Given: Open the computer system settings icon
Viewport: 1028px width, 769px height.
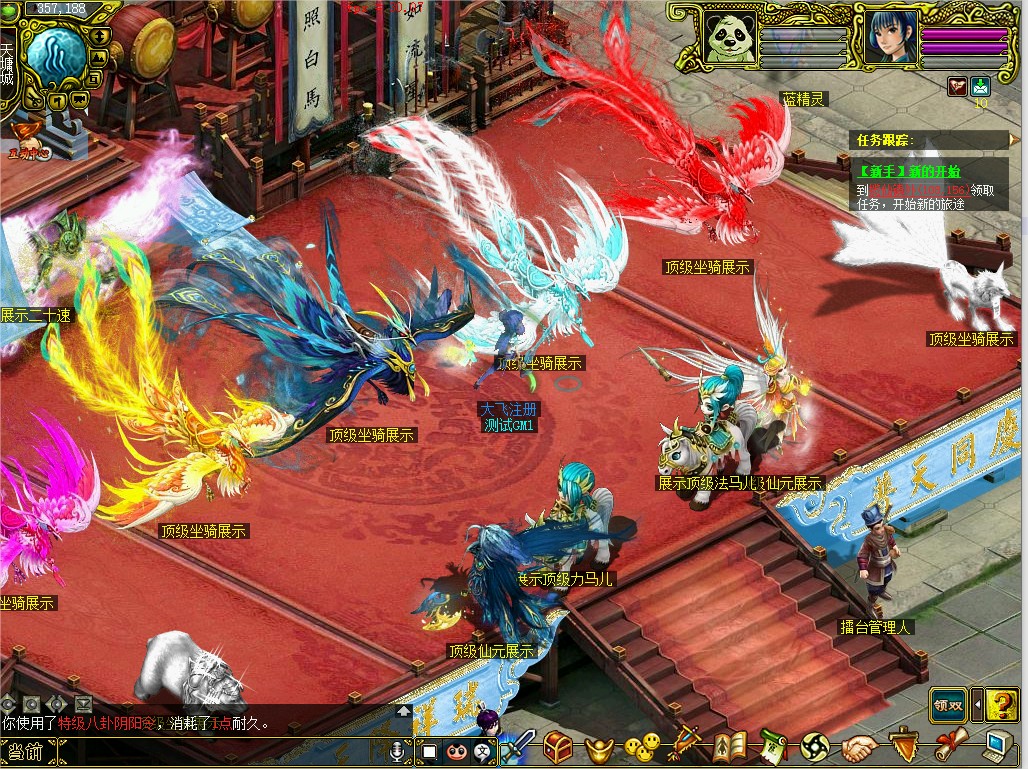Looking at the screenshot, I should (x=996, y=745).
